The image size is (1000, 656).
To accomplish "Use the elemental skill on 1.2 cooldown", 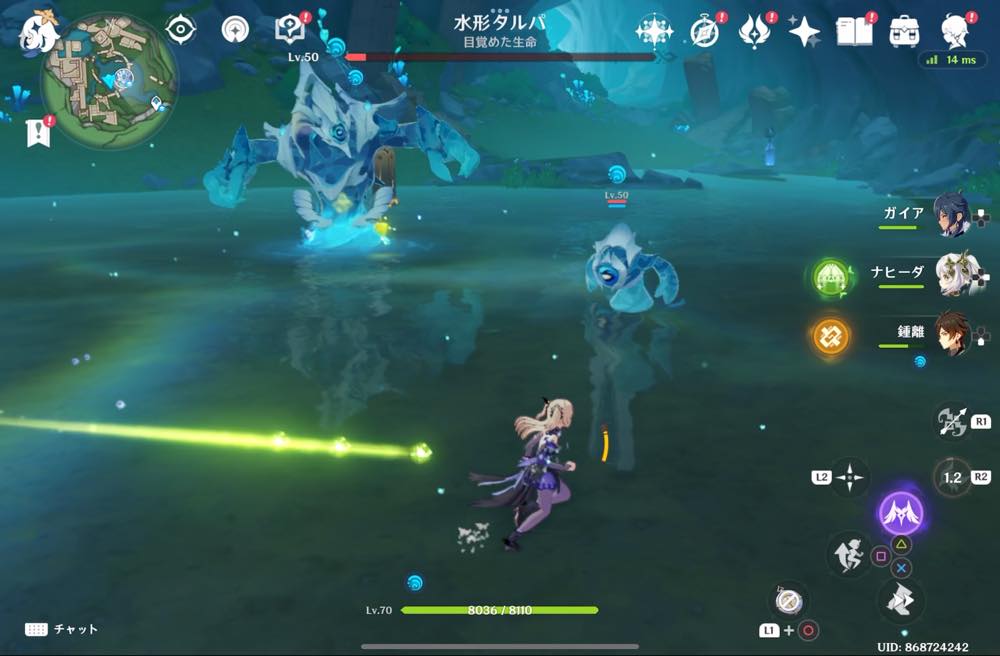I will pyautogui.click(x=951, y=477).
